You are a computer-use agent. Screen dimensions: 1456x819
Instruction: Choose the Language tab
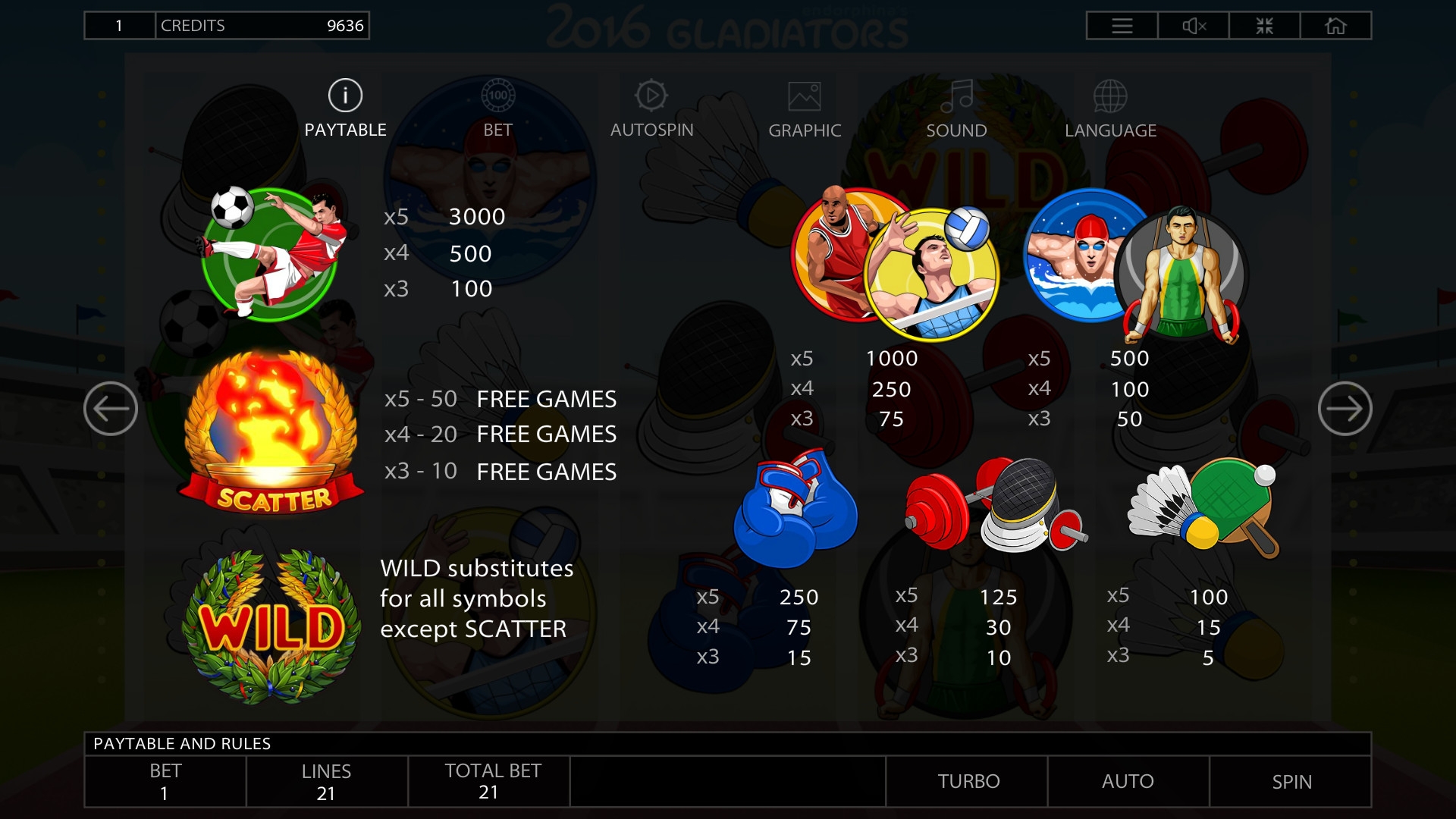(1110, 109)
